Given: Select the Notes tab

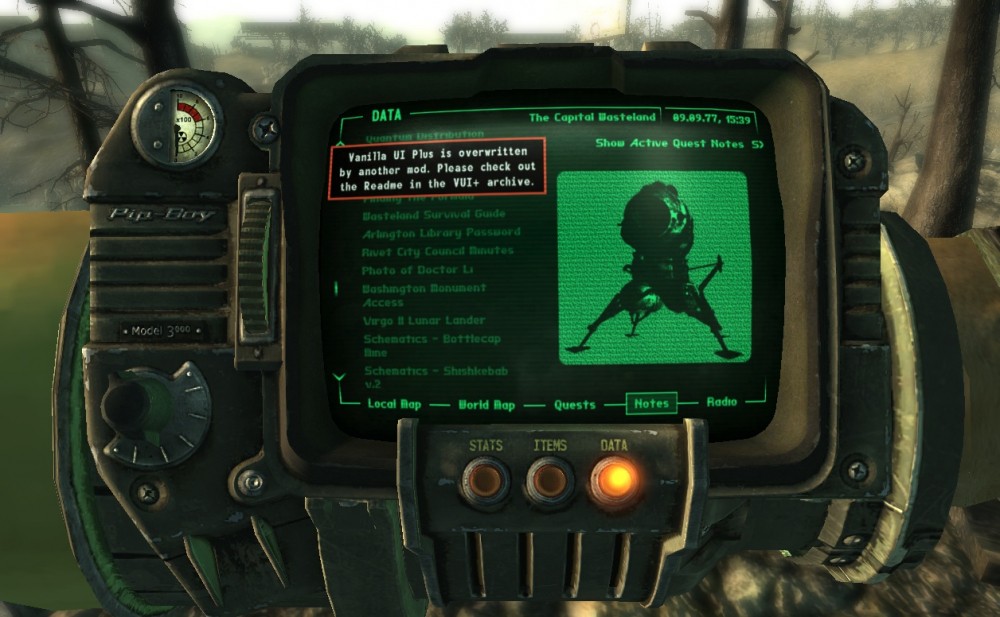Looking at the screenshot, I should (650, 403).
